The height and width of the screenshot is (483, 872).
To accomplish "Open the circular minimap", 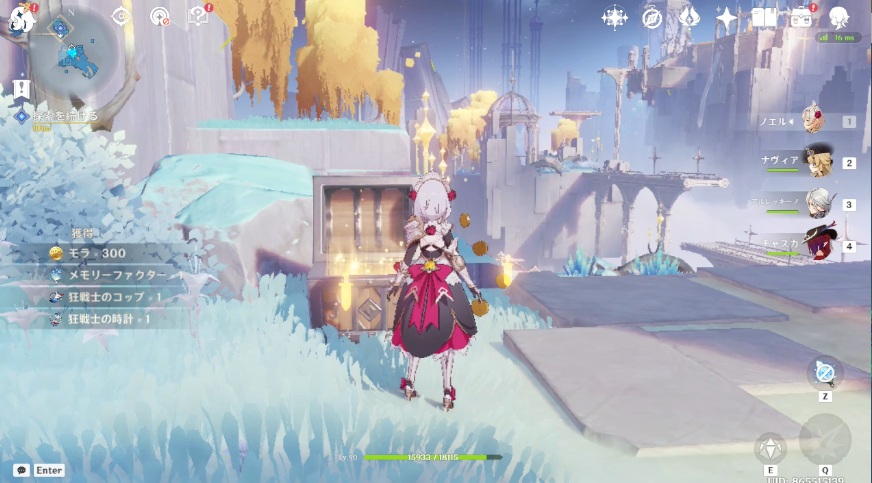I will click(74, 57).
